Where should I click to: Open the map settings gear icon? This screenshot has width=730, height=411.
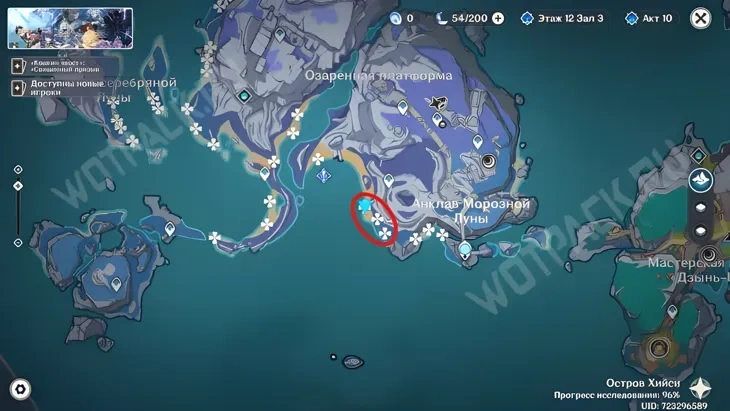coord(19,389)
